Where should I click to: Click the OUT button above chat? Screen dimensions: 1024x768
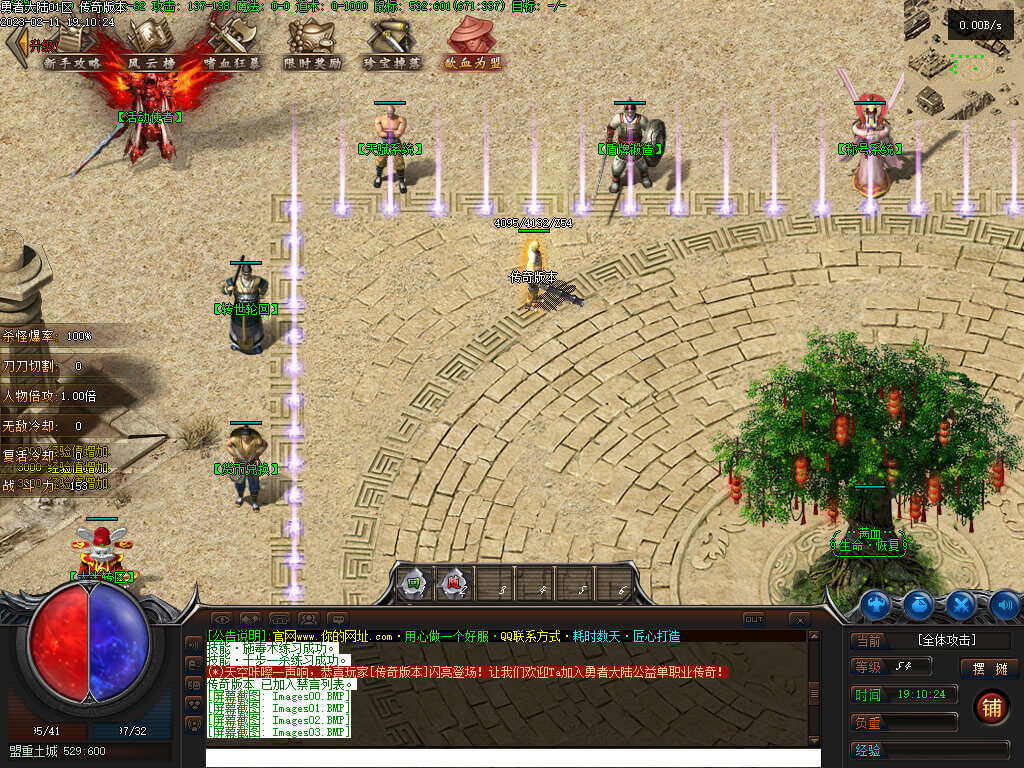tap(754, 620)
